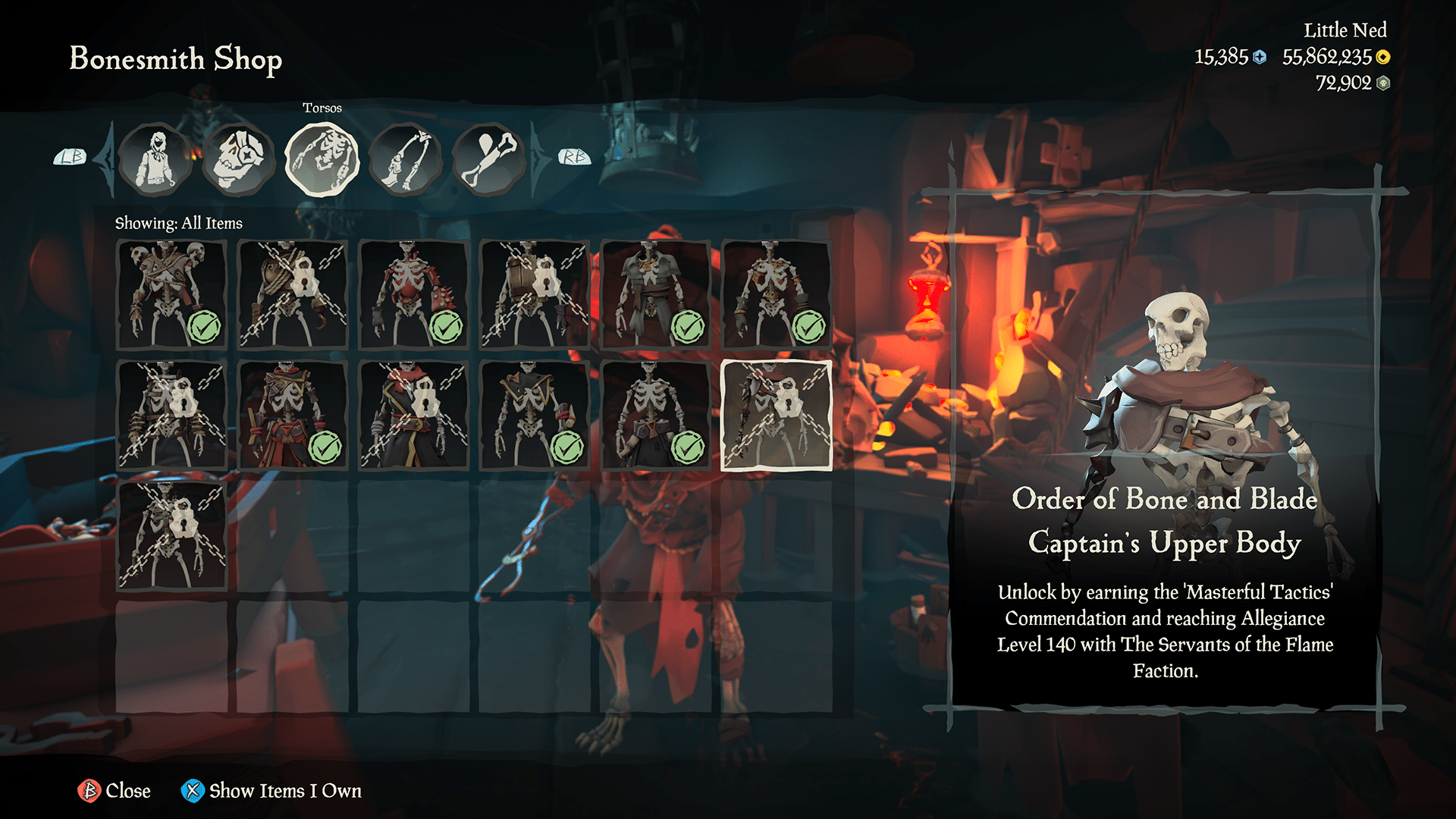Viewport: 1456px width, 819px height.
Task: Open the Torsos category icon
Action: 322,157
